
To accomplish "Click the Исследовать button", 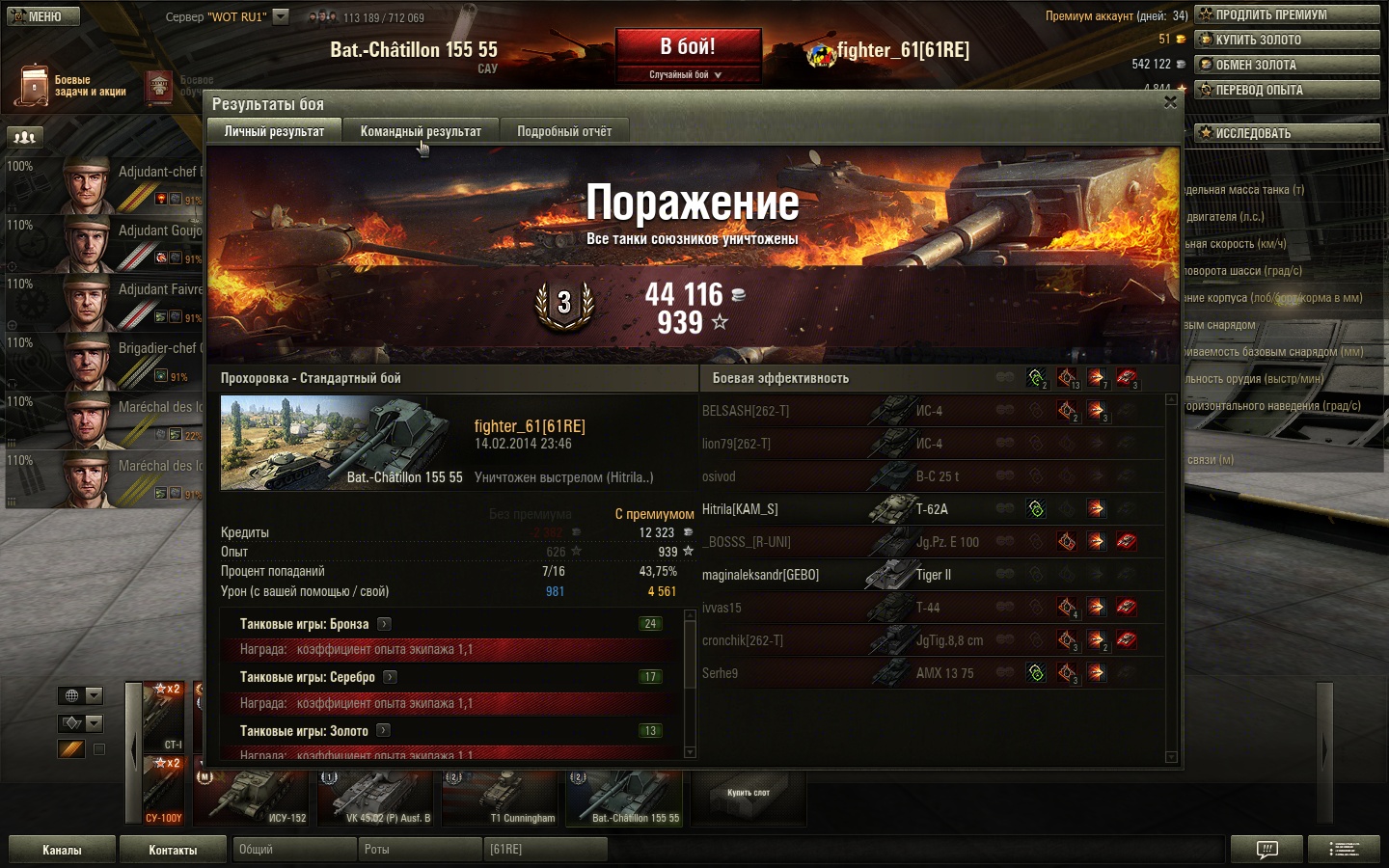I will [x=1287, y=133].
